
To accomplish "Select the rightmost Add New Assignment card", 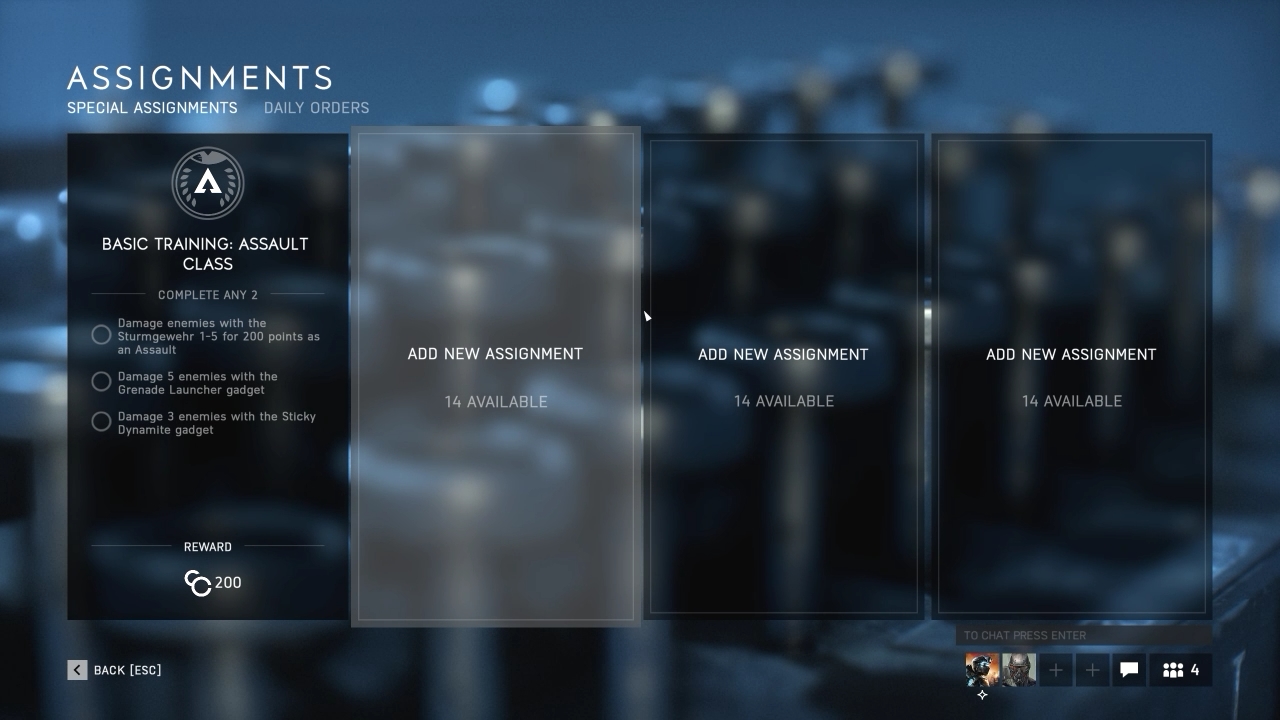I will pos(1071,376).
